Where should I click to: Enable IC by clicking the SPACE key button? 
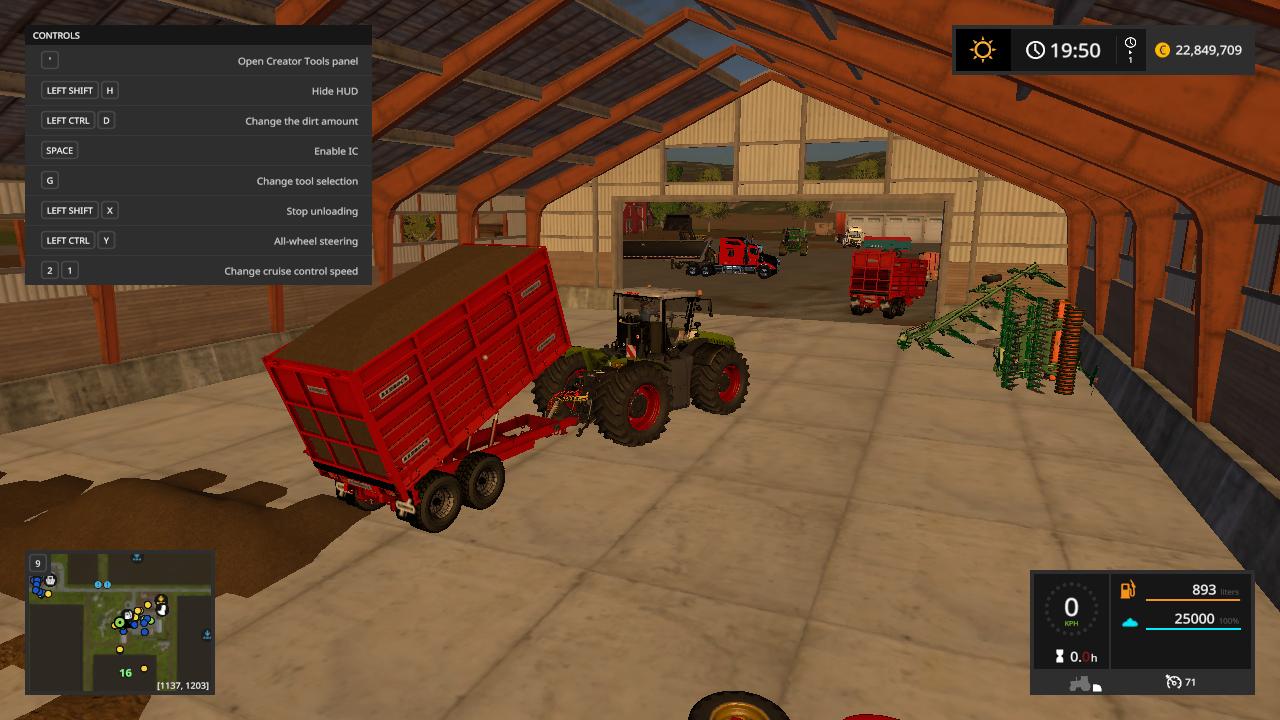(59, 150)
